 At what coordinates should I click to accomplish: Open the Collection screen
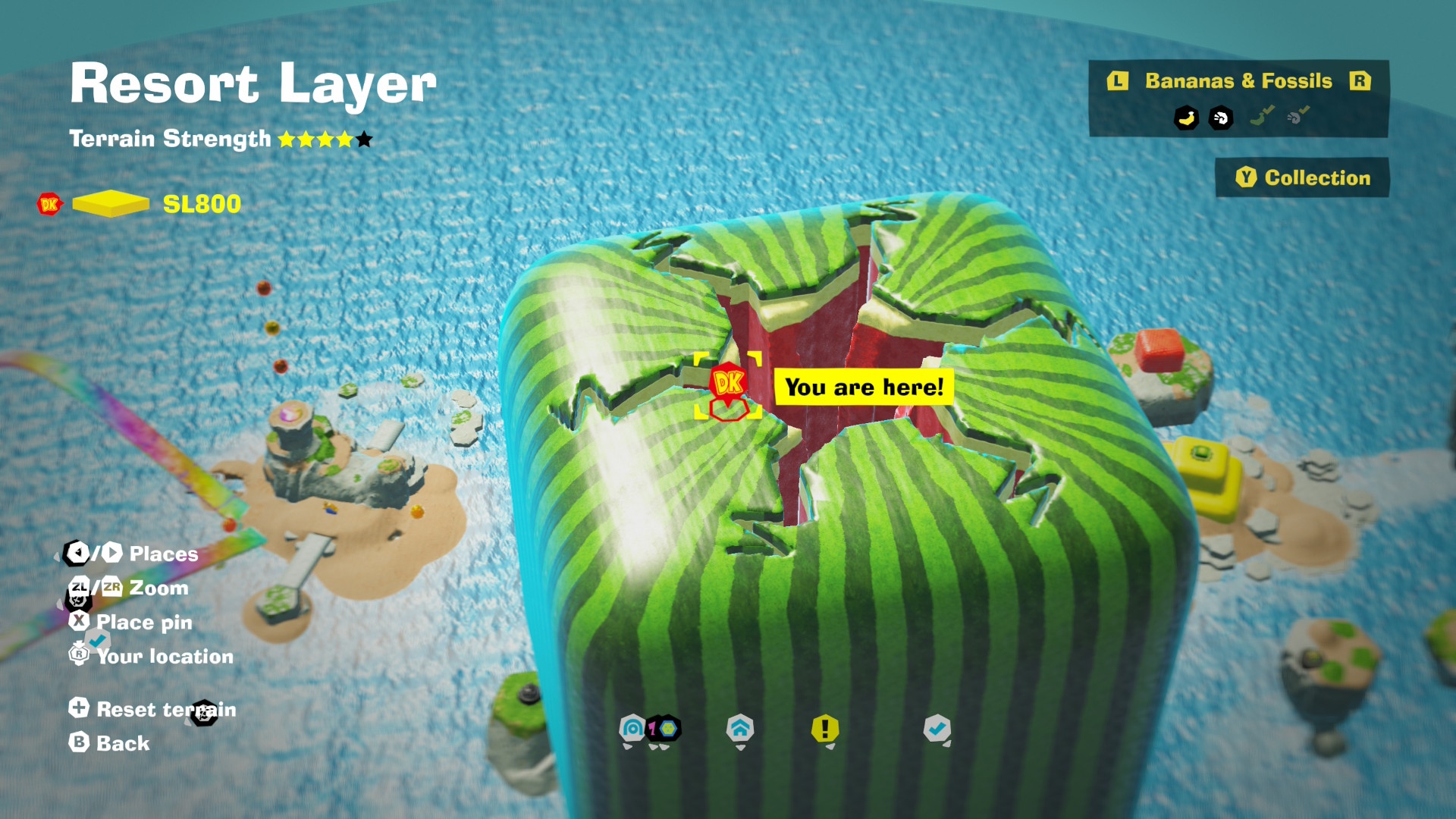pyautogui.click(x=1302, y=177)
